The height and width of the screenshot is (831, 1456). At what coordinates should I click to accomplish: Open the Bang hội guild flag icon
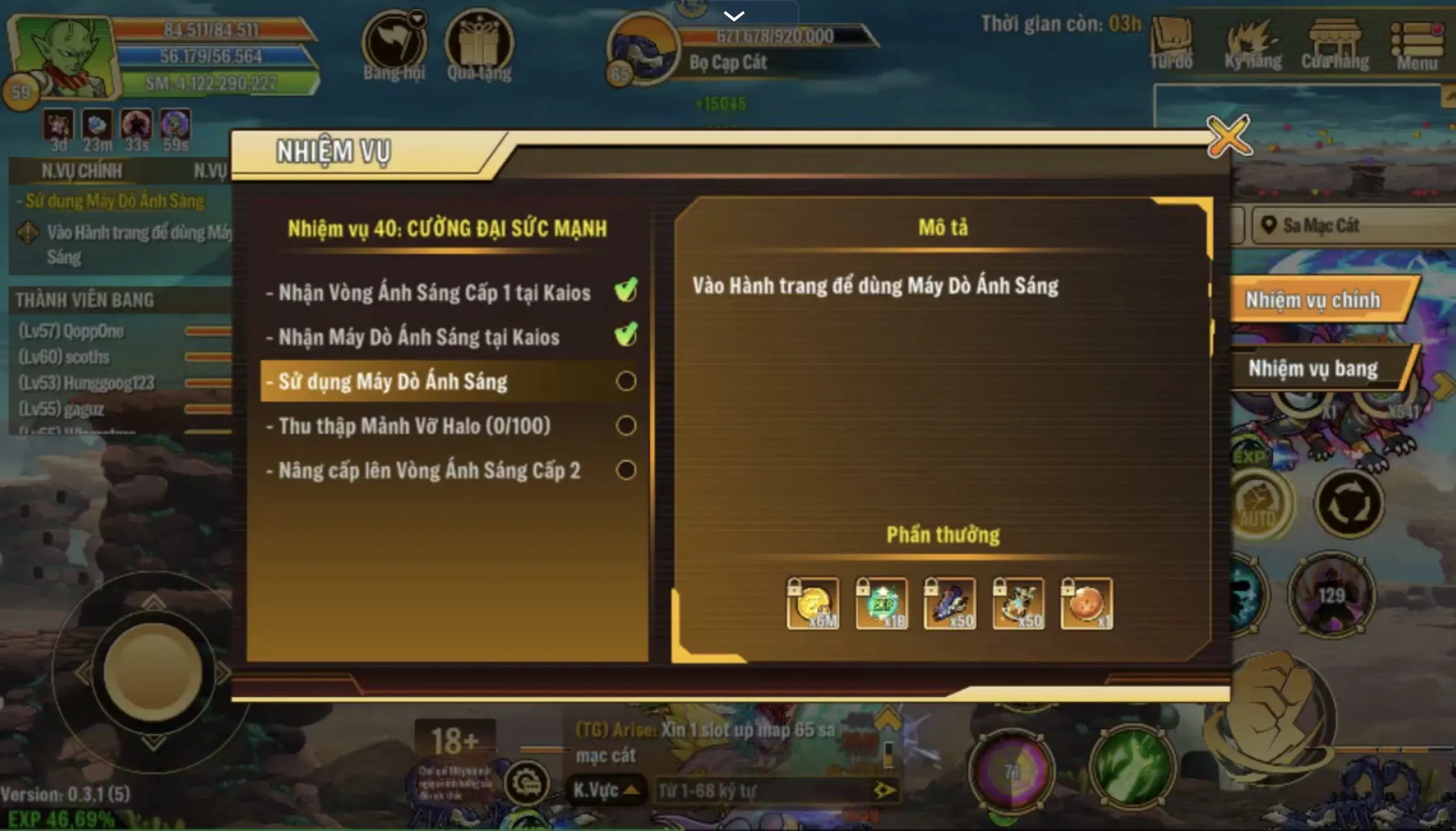point(393,44)
